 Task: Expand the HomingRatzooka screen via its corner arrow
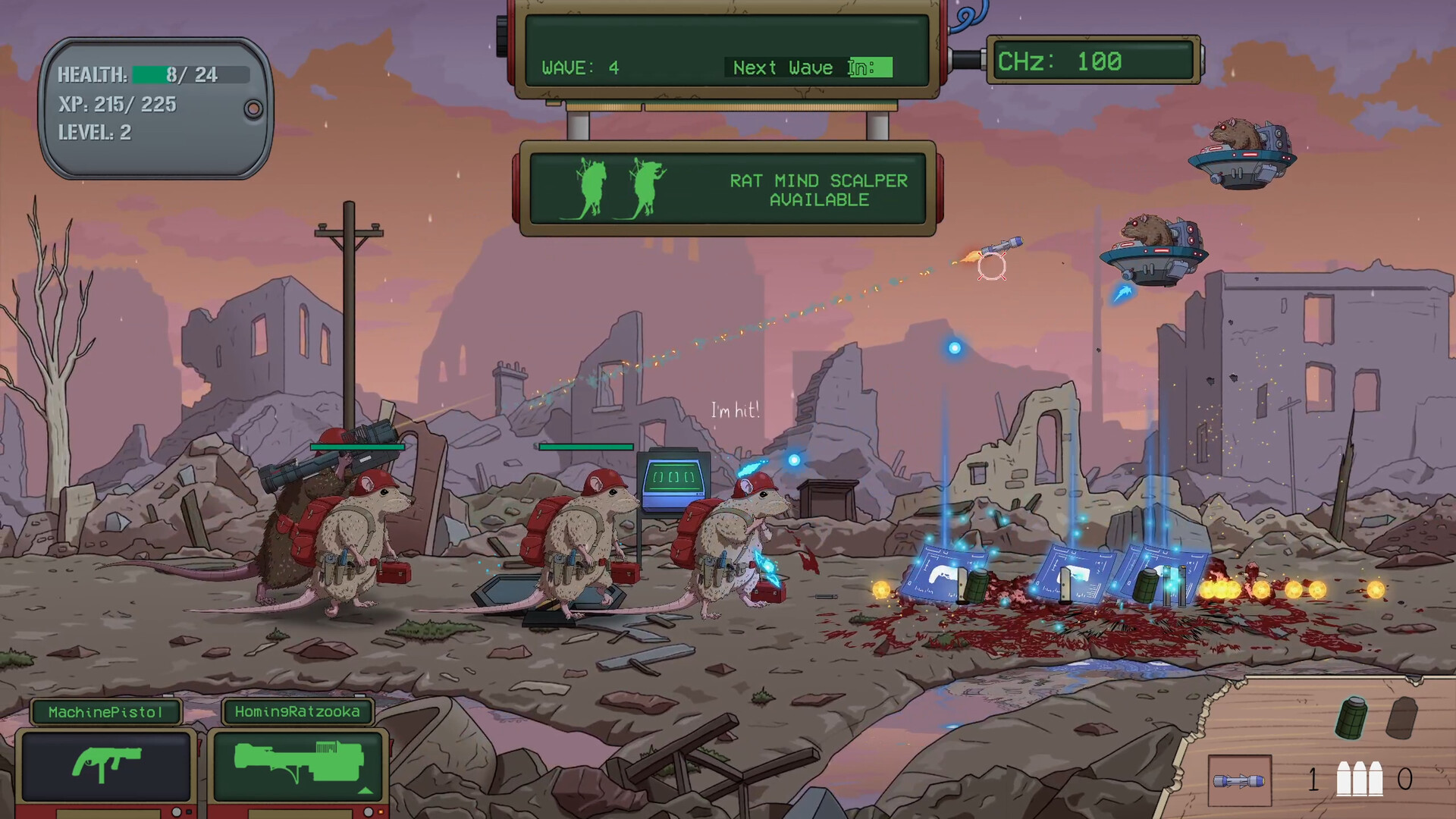click(x=365, y=791)
